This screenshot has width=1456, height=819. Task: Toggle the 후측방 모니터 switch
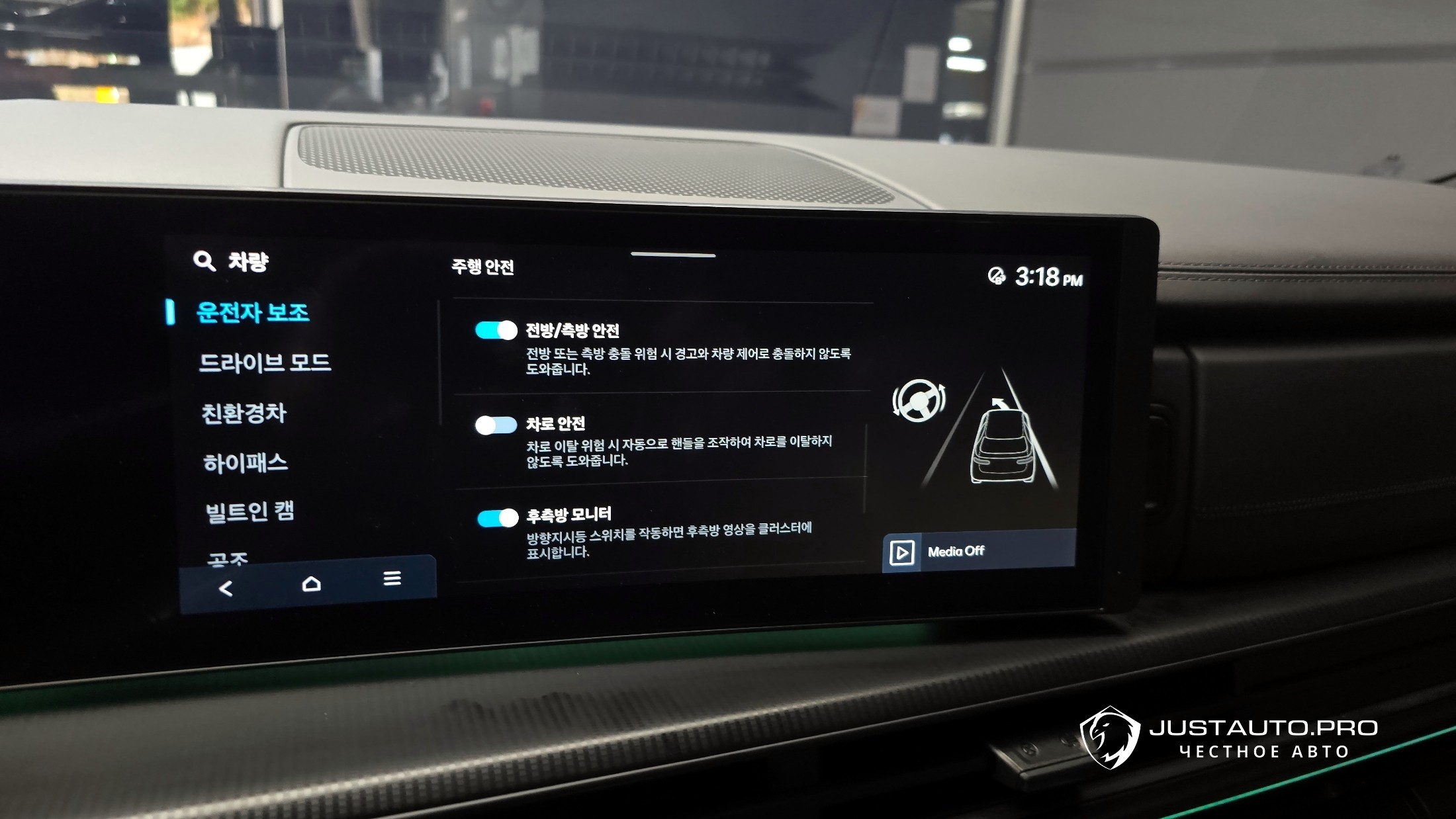[498, 518]
